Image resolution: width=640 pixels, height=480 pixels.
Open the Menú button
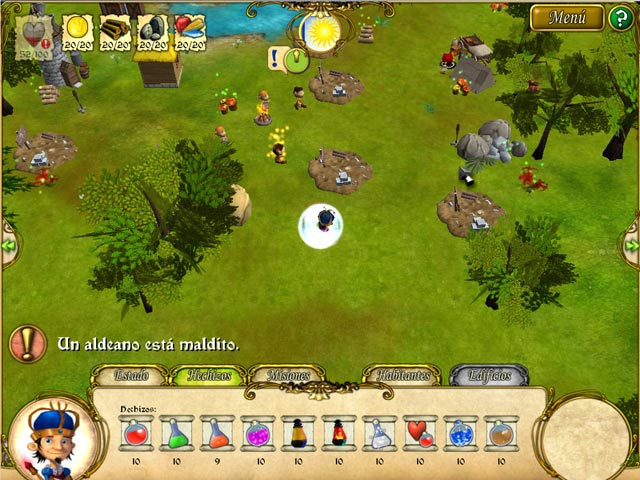(567, 17)
